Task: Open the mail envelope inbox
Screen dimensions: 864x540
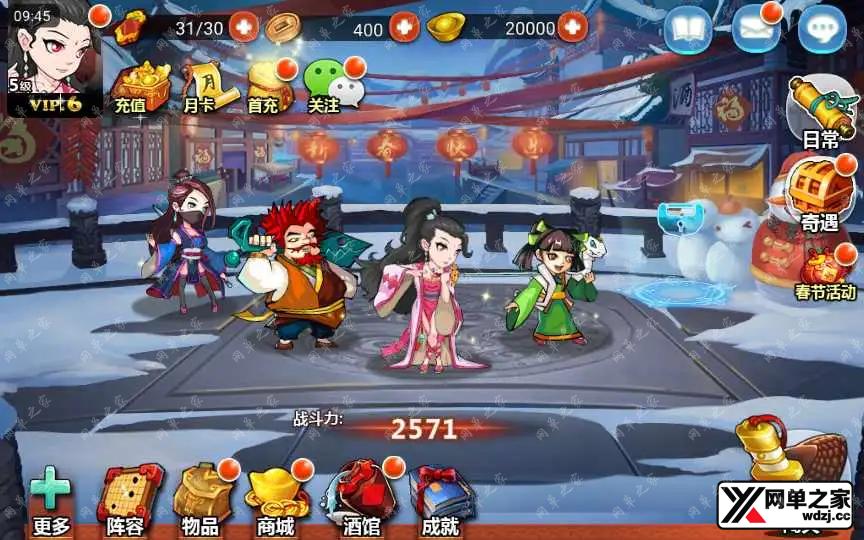Action: 756,29
